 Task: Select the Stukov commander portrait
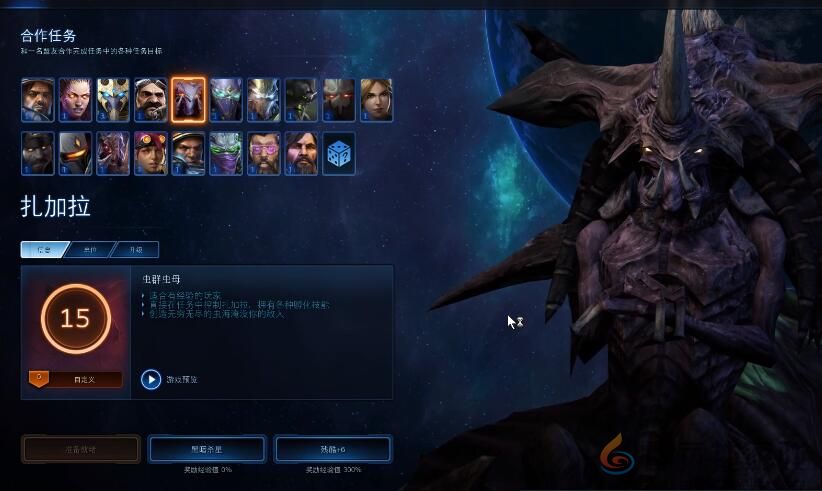coord(38,154)
